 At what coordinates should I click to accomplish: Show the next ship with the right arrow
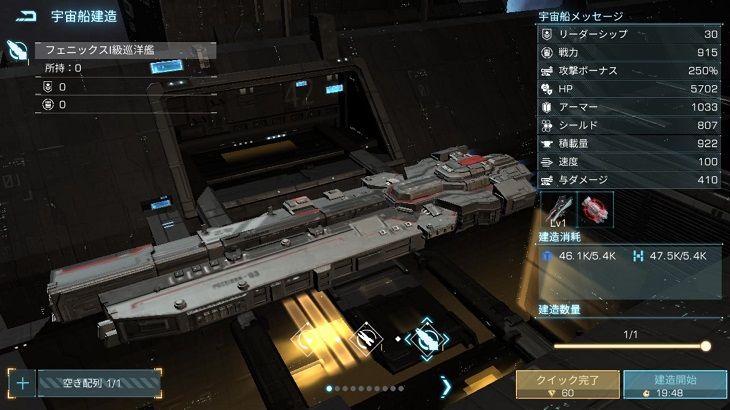[446, 385]
